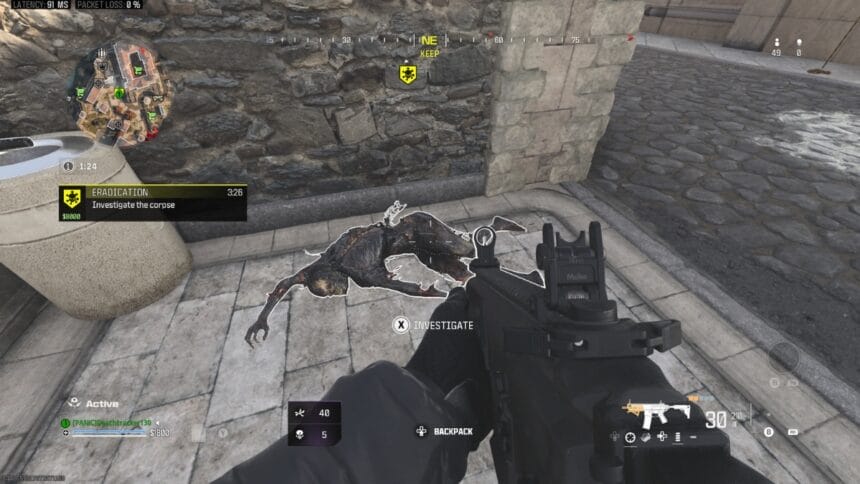This screenshot has width=860, height=484.
Task: Select the Eradication contract tracker
Action: (153, 202)
